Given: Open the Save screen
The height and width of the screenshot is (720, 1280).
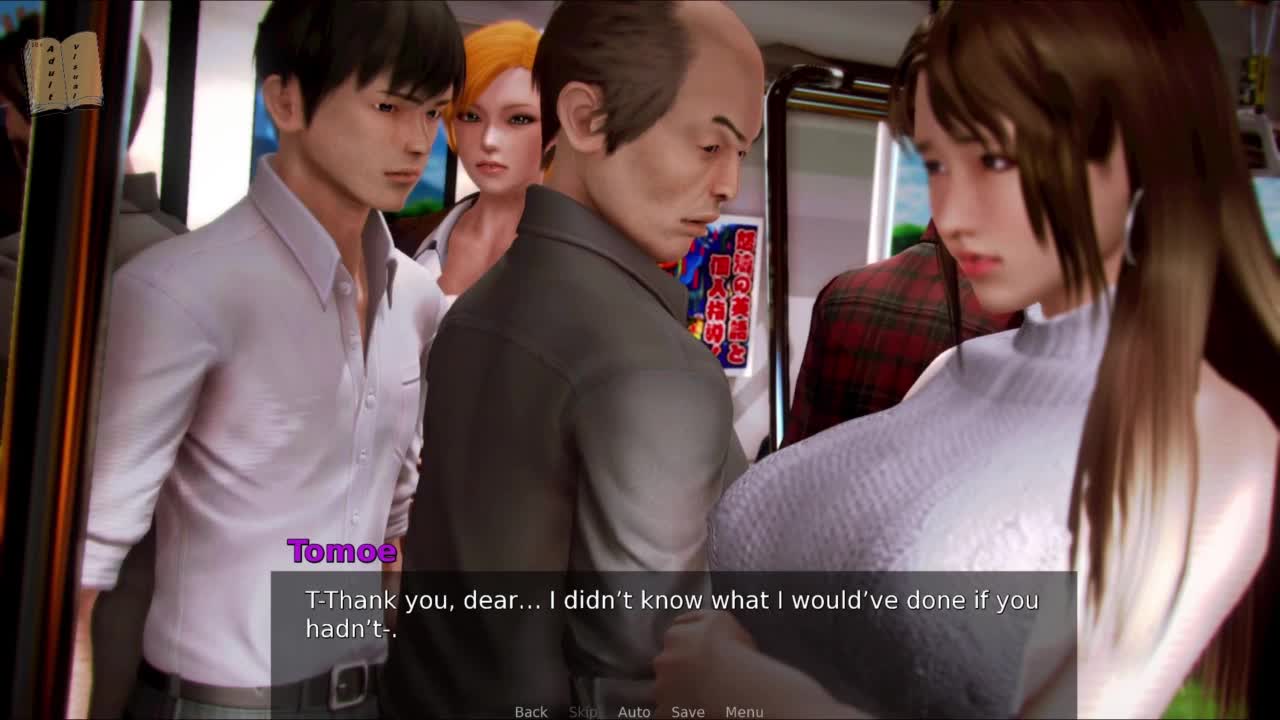Looking at the screenshot, I should coord(688,712).
